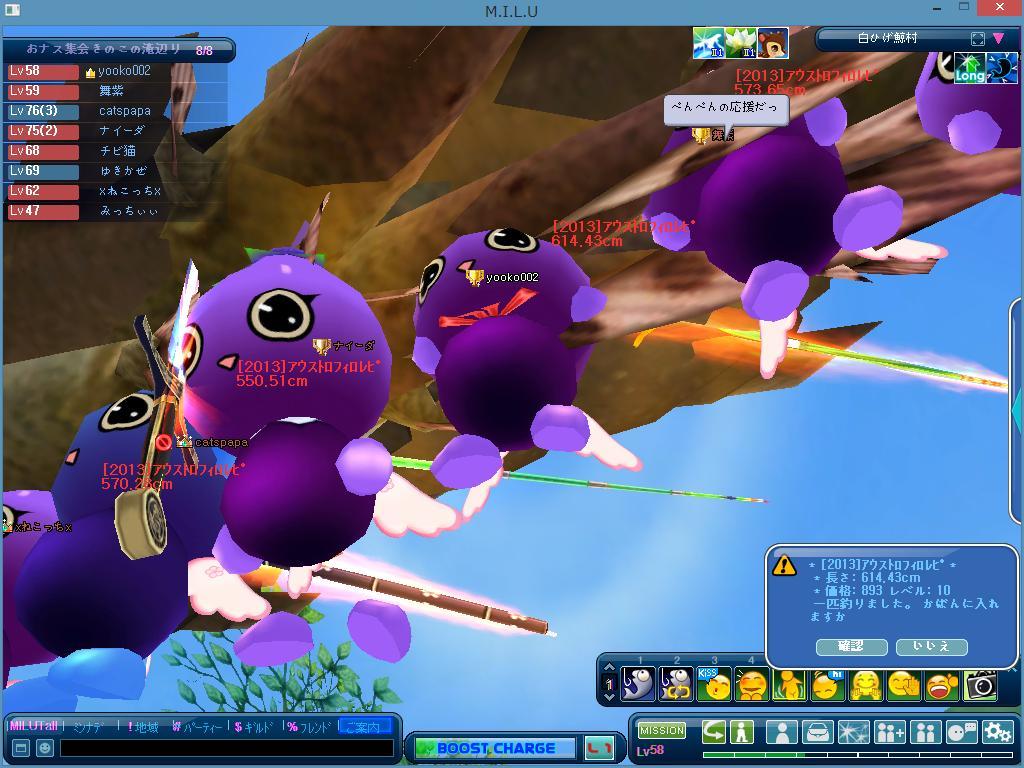Open the speech-bubble chat icon in bottom menu
This screenshot has width=1024, height=768.
961,732
